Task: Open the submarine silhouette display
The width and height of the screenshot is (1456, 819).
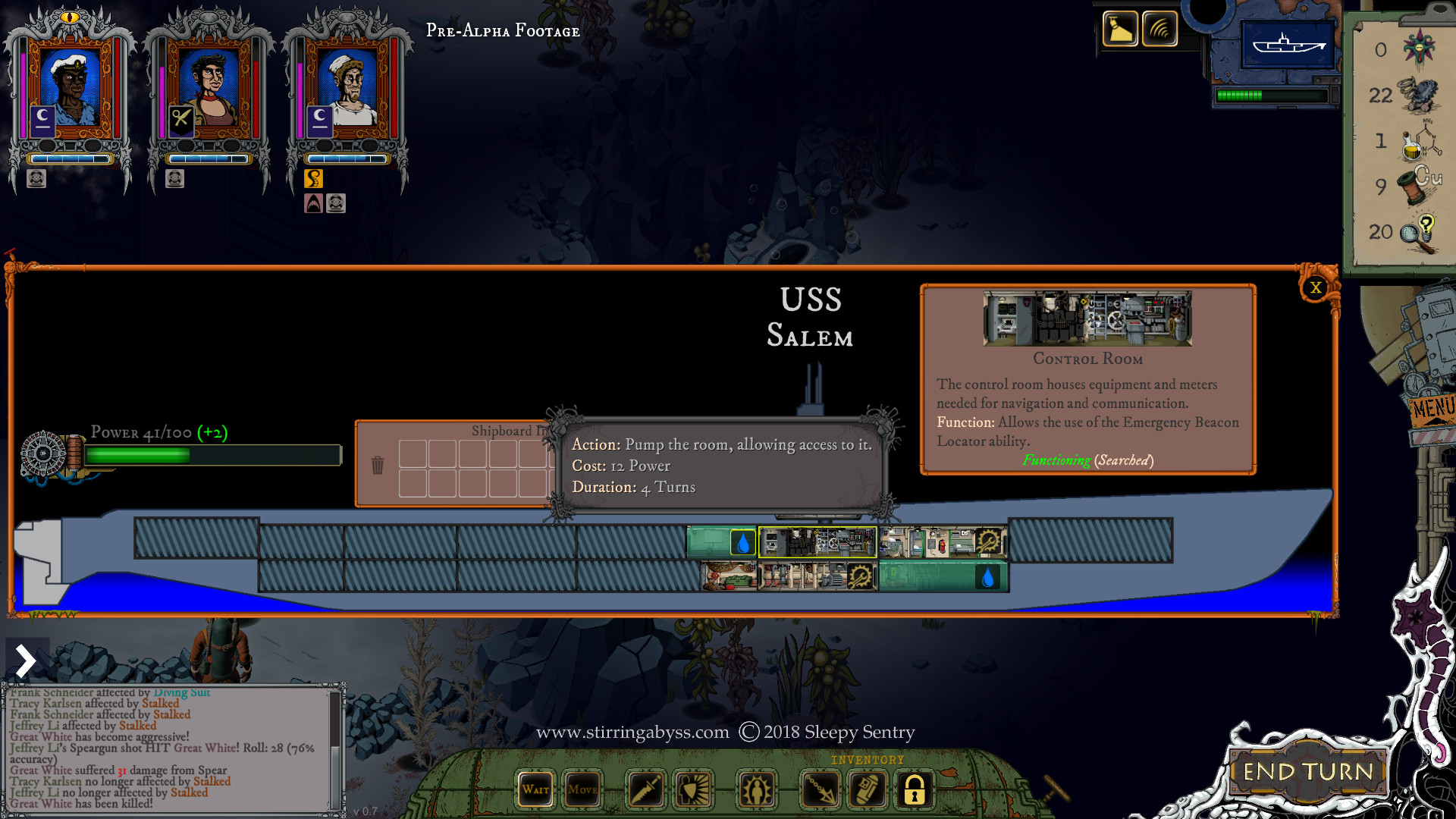Action: click(x=1288, y=44)
